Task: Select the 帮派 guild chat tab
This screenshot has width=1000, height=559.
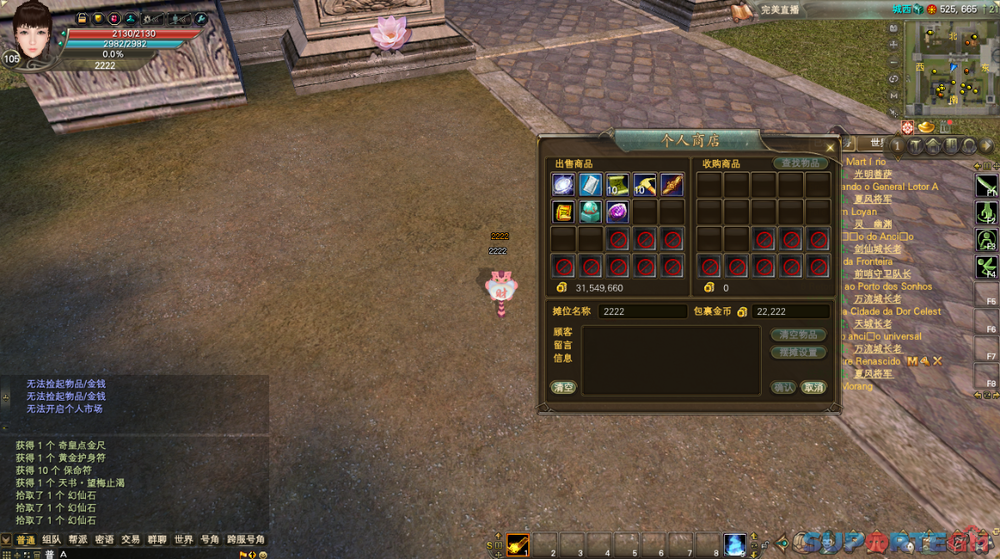Action: 78,540
